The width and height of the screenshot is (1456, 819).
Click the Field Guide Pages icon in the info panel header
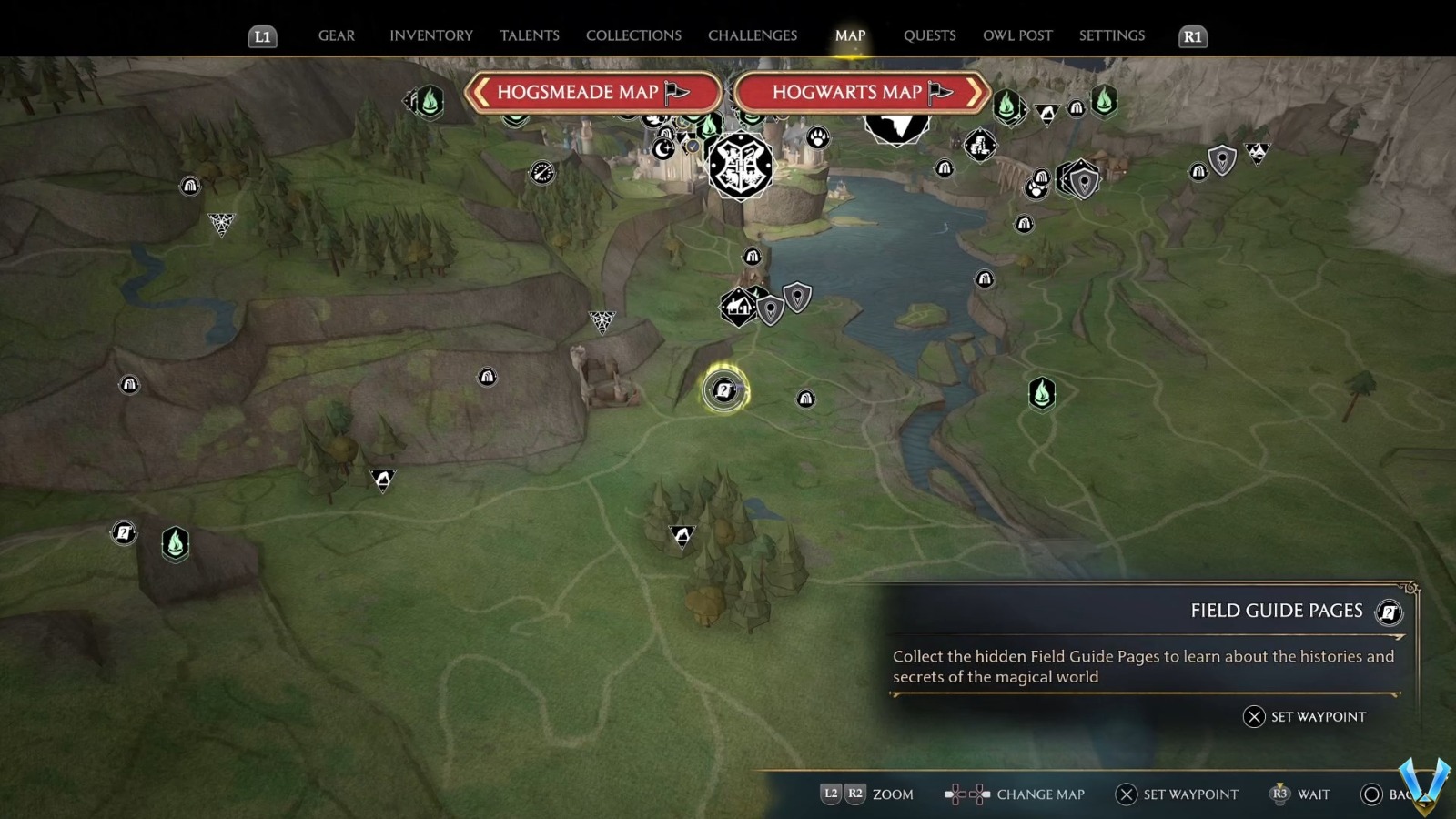[1388, 612]
